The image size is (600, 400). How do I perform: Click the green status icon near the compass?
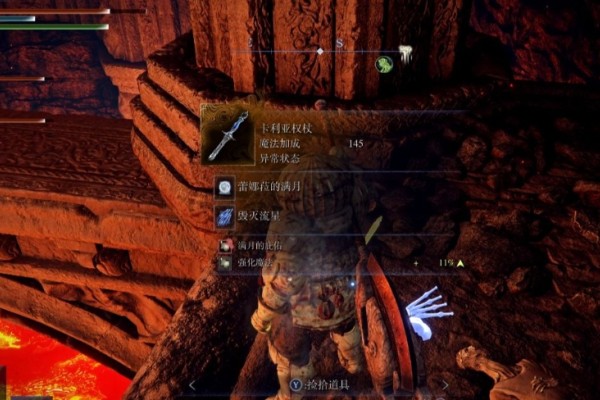coord(382,63)
